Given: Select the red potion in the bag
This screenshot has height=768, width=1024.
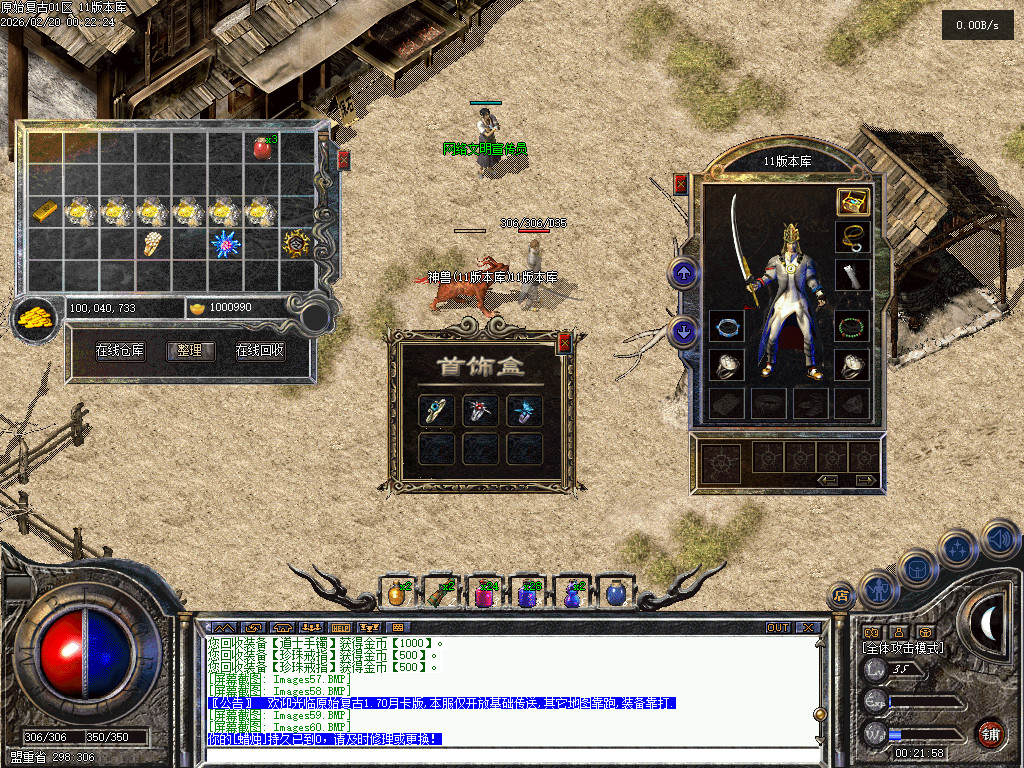Looking at the screenshot, I should [x=263, y=149].
